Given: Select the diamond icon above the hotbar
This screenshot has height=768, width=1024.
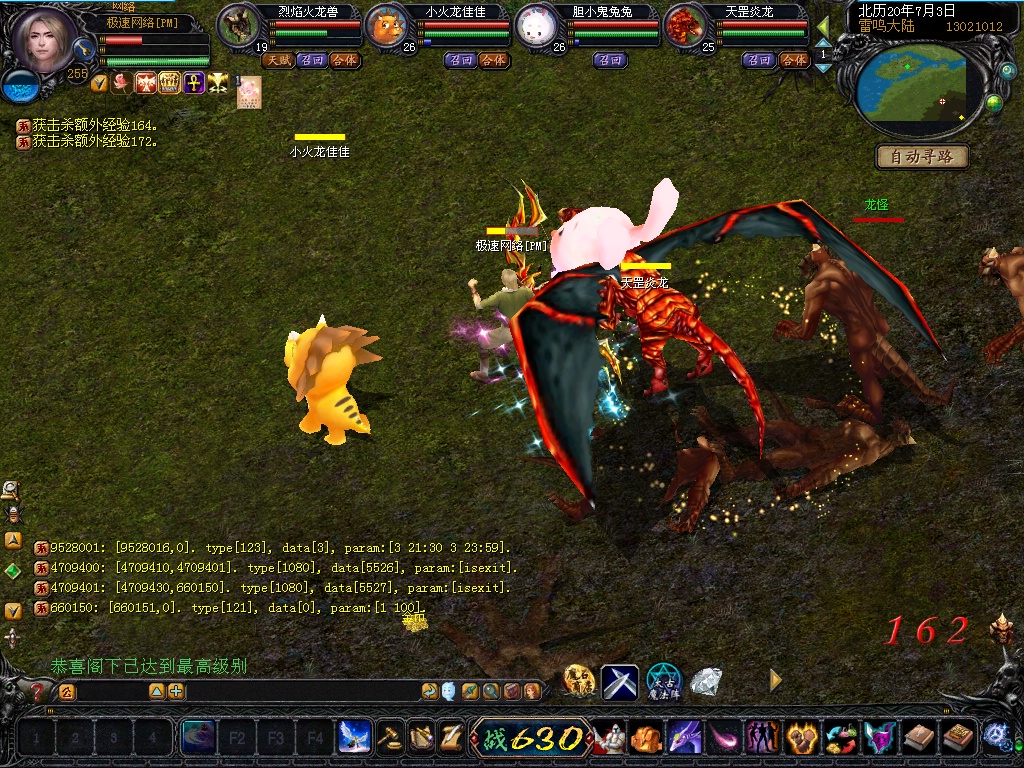Looking at the screenshot, I should click(x=706, y=682).
